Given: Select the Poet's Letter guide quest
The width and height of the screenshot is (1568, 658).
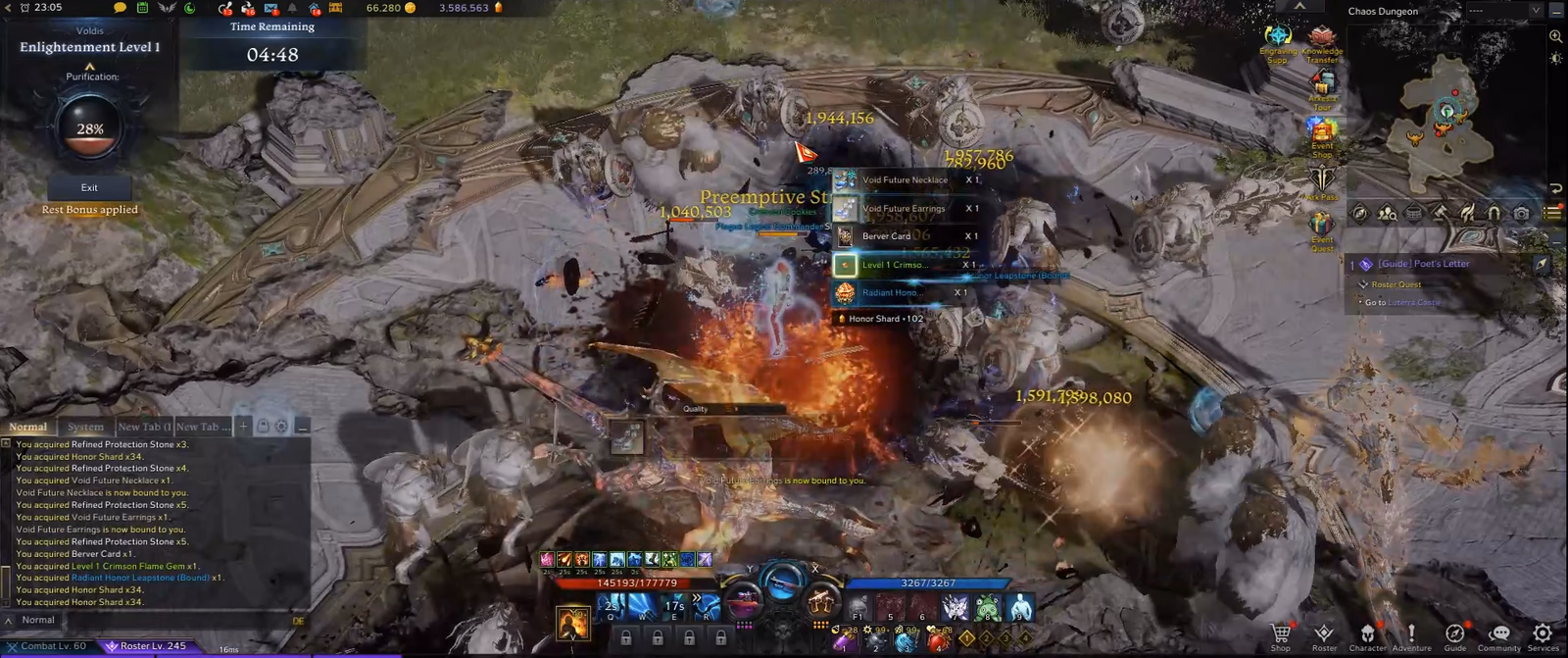Looking at the screenshot, I should click(1423, 264).
